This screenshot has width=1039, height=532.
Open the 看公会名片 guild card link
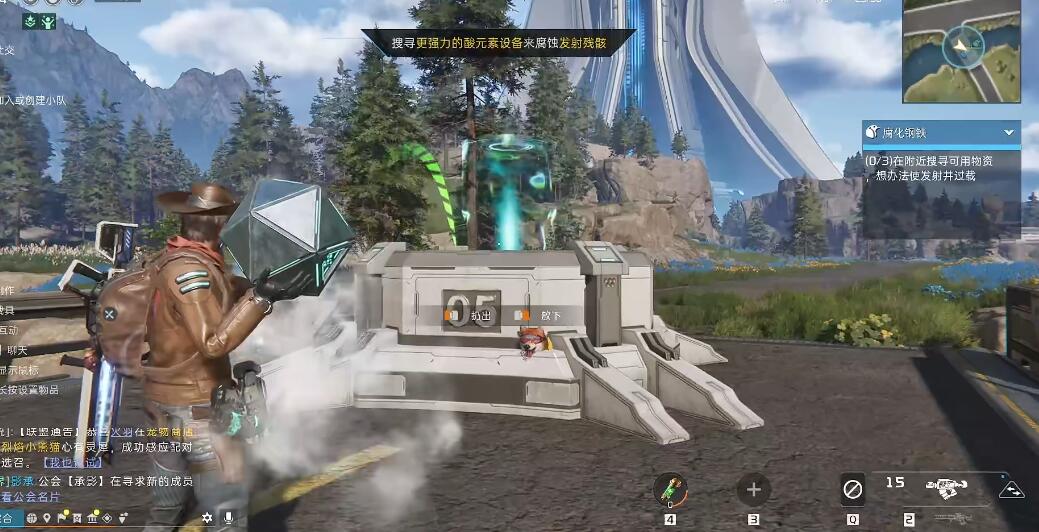pyautogui.click(x=30, y=497)
